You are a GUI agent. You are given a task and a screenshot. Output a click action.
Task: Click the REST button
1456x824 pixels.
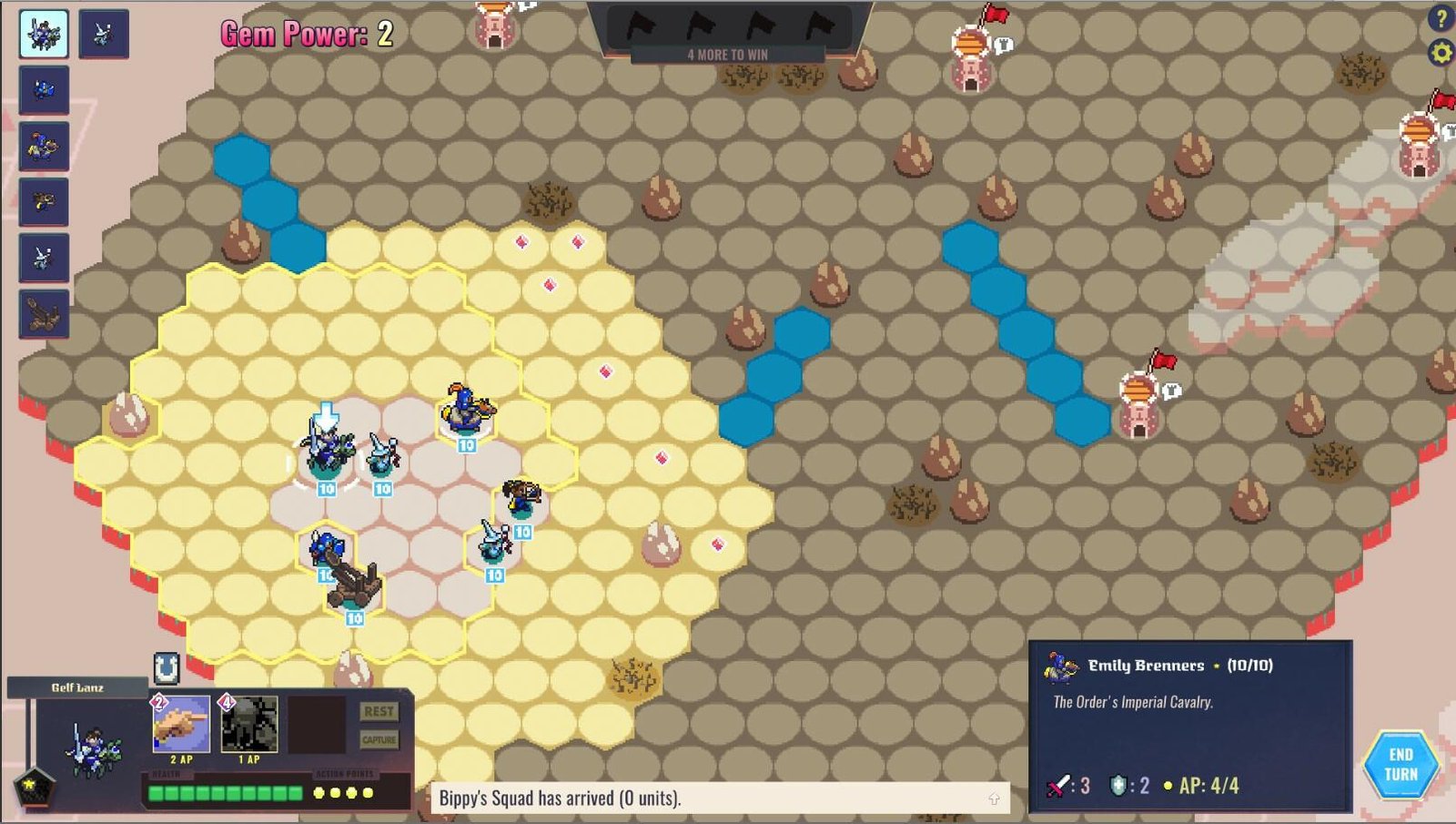tap(379, 711)
